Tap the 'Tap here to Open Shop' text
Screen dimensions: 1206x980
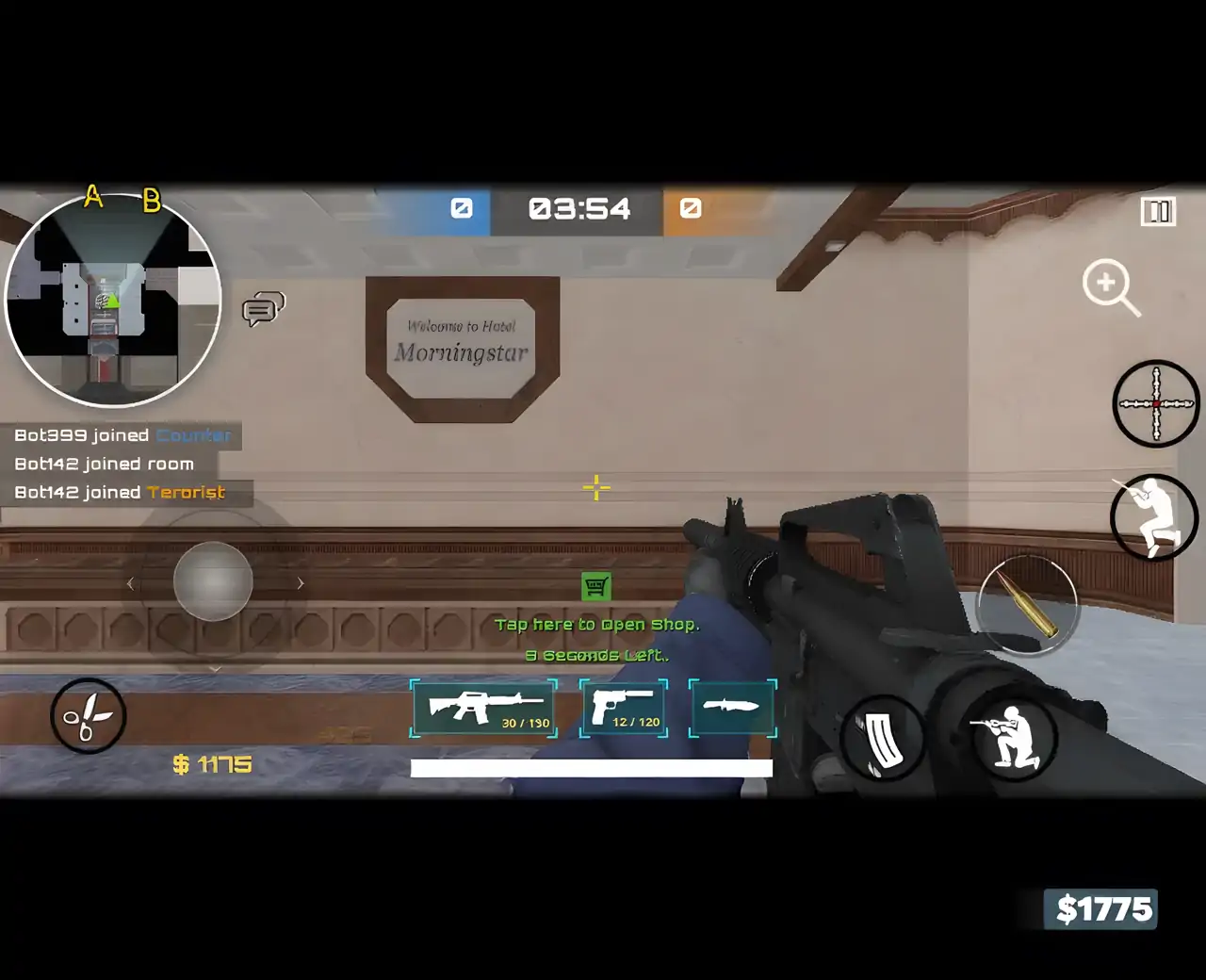599,624
